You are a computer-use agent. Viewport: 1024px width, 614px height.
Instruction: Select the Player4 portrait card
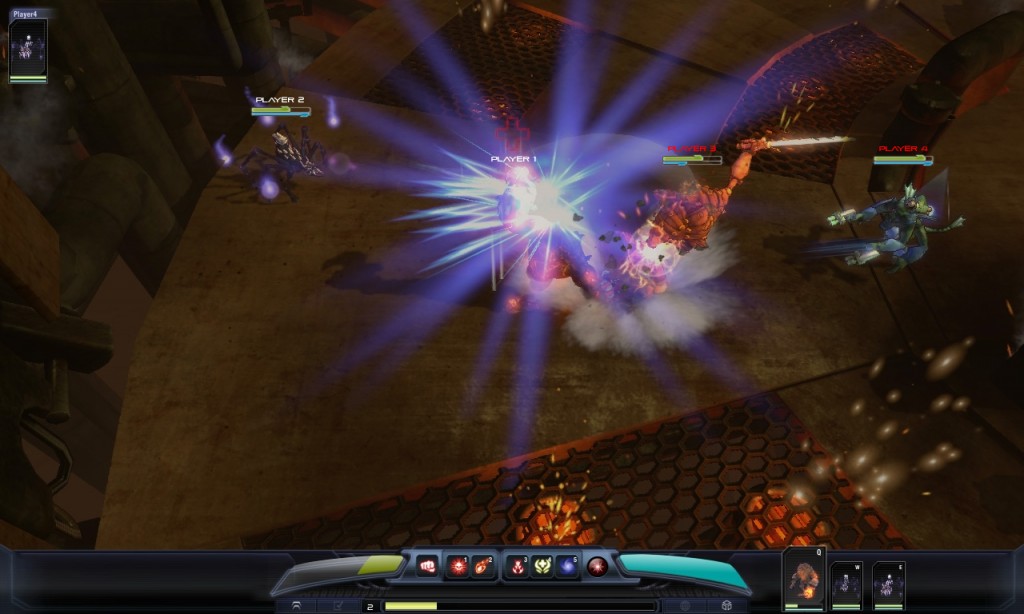coord(28,50)
